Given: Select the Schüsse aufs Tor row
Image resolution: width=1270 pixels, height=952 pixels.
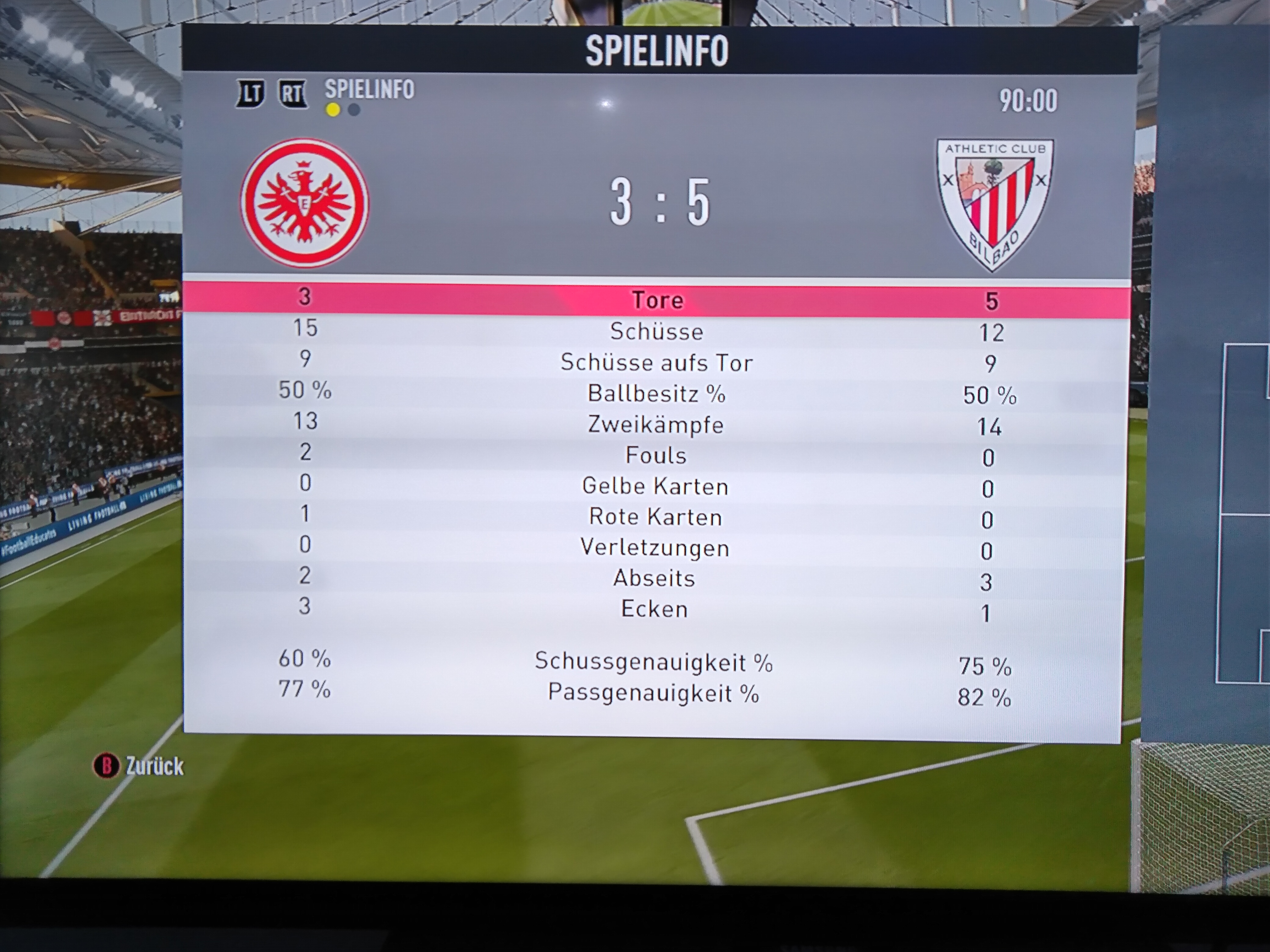Looking at the screenshot, I should (x=656, y=363).
